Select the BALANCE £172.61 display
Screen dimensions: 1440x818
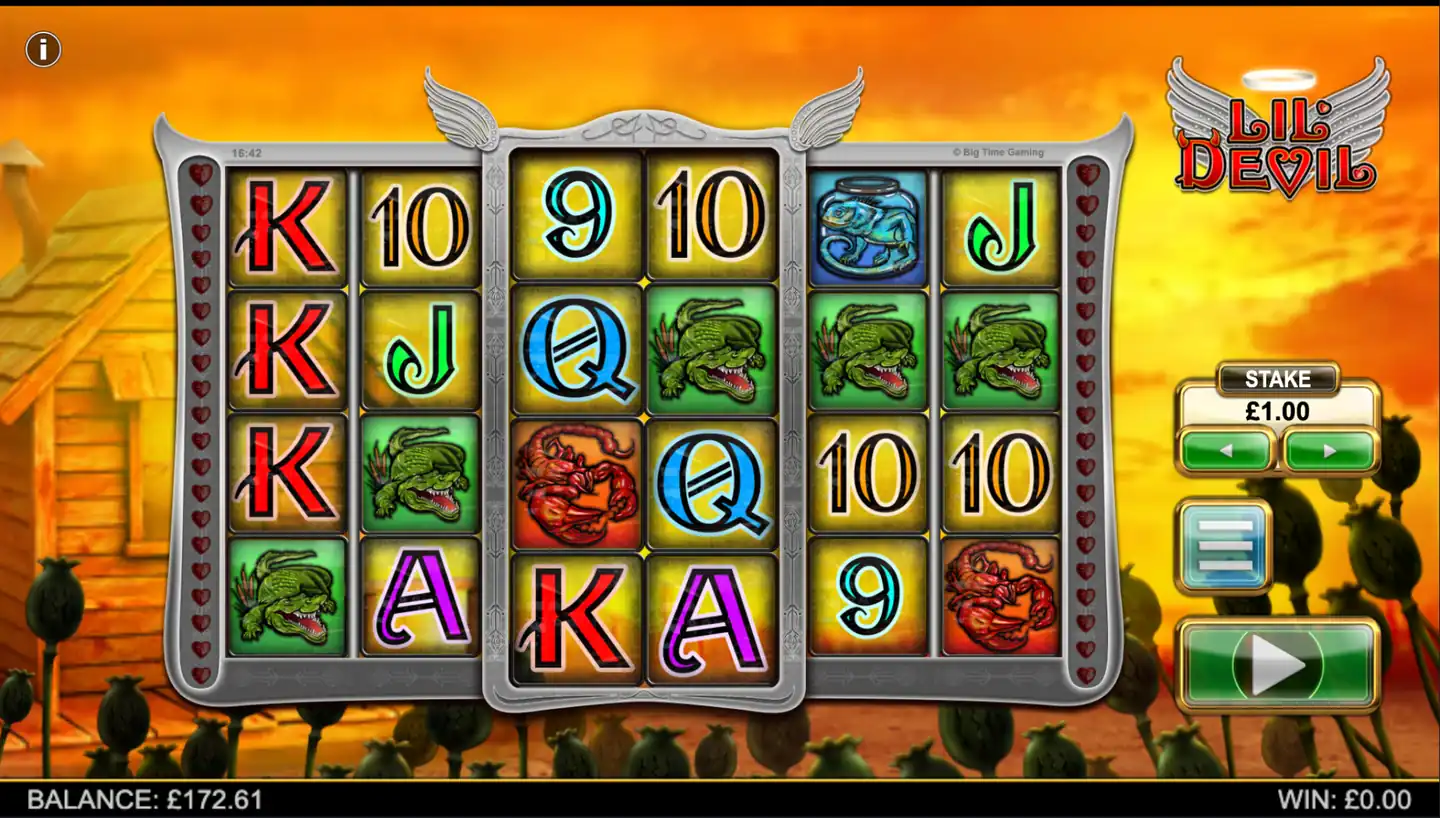[145, 799]
